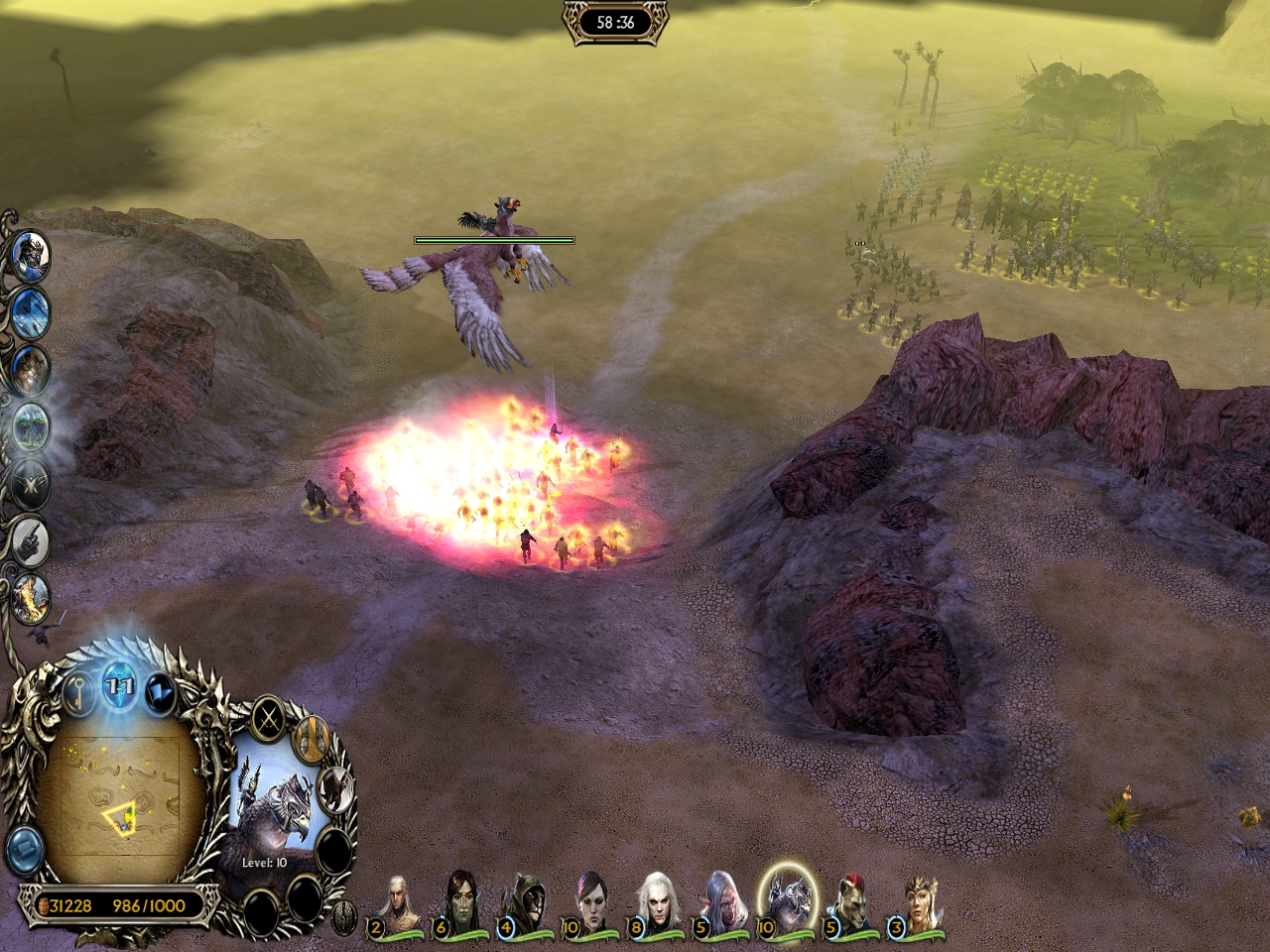Select the hooded level 4 hero portrait

pos(524,902)
